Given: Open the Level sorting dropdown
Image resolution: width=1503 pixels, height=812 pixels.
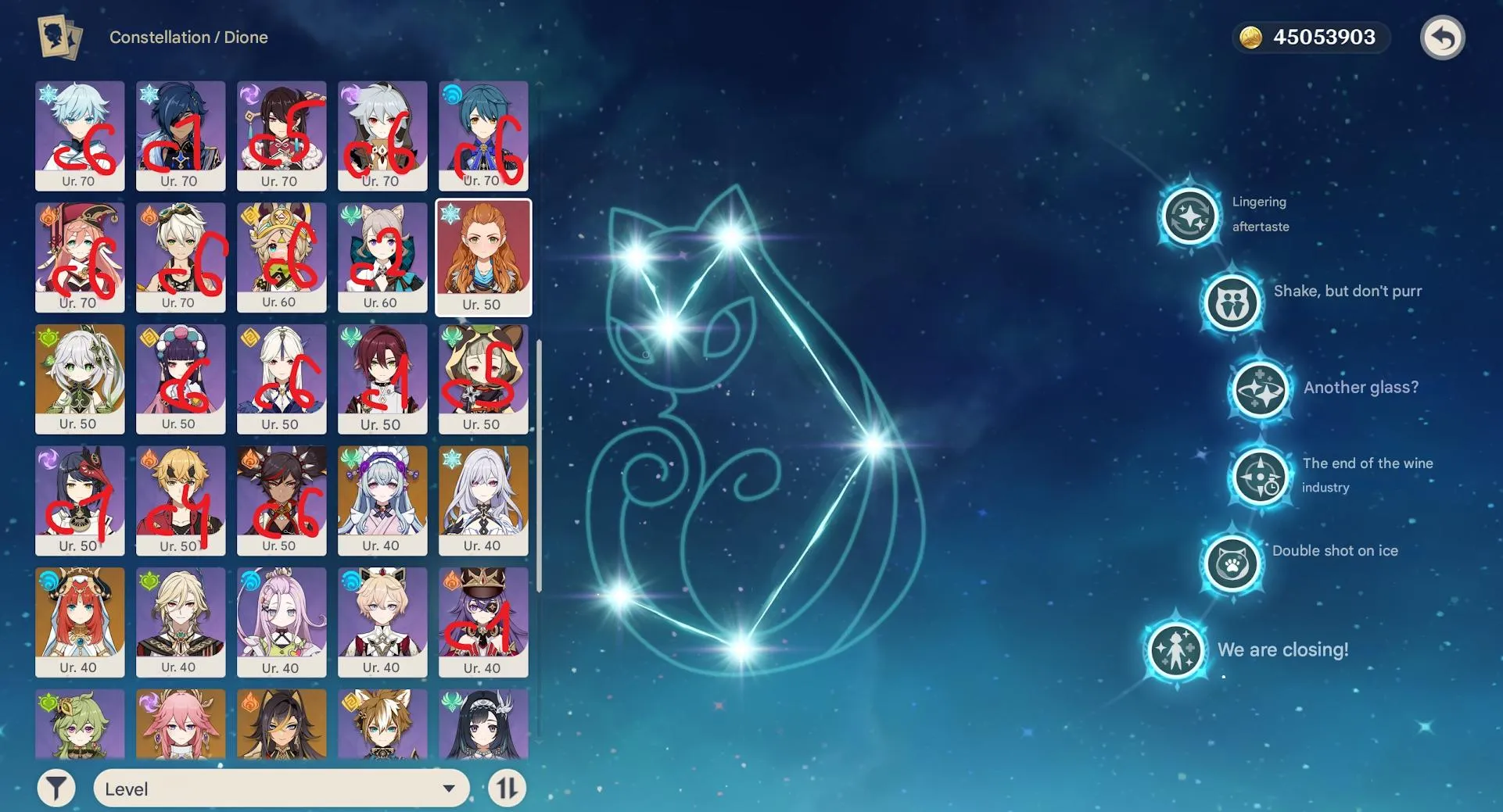Looking at the screenshot, I should (x=281, y=788).
